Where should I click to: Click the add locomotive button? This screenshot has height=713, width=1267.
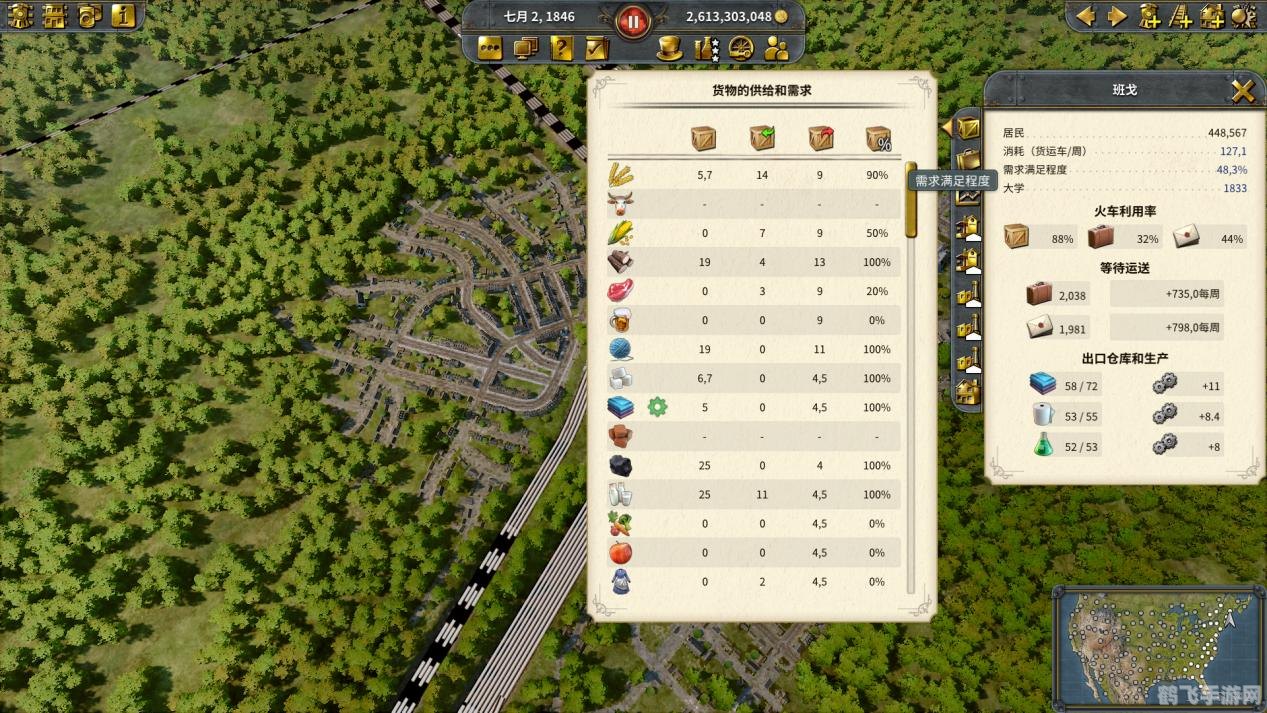[x=1150, y=16]
